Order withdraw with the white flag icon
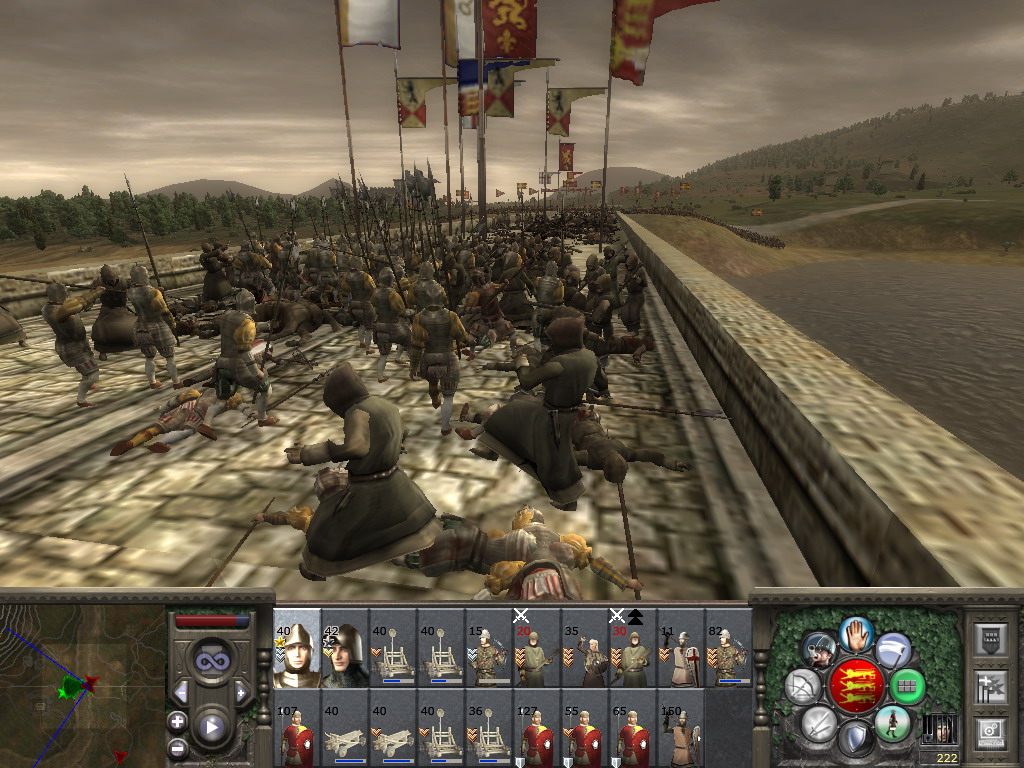This screenshot has height=768, width=1024. [x=893, y=648]
